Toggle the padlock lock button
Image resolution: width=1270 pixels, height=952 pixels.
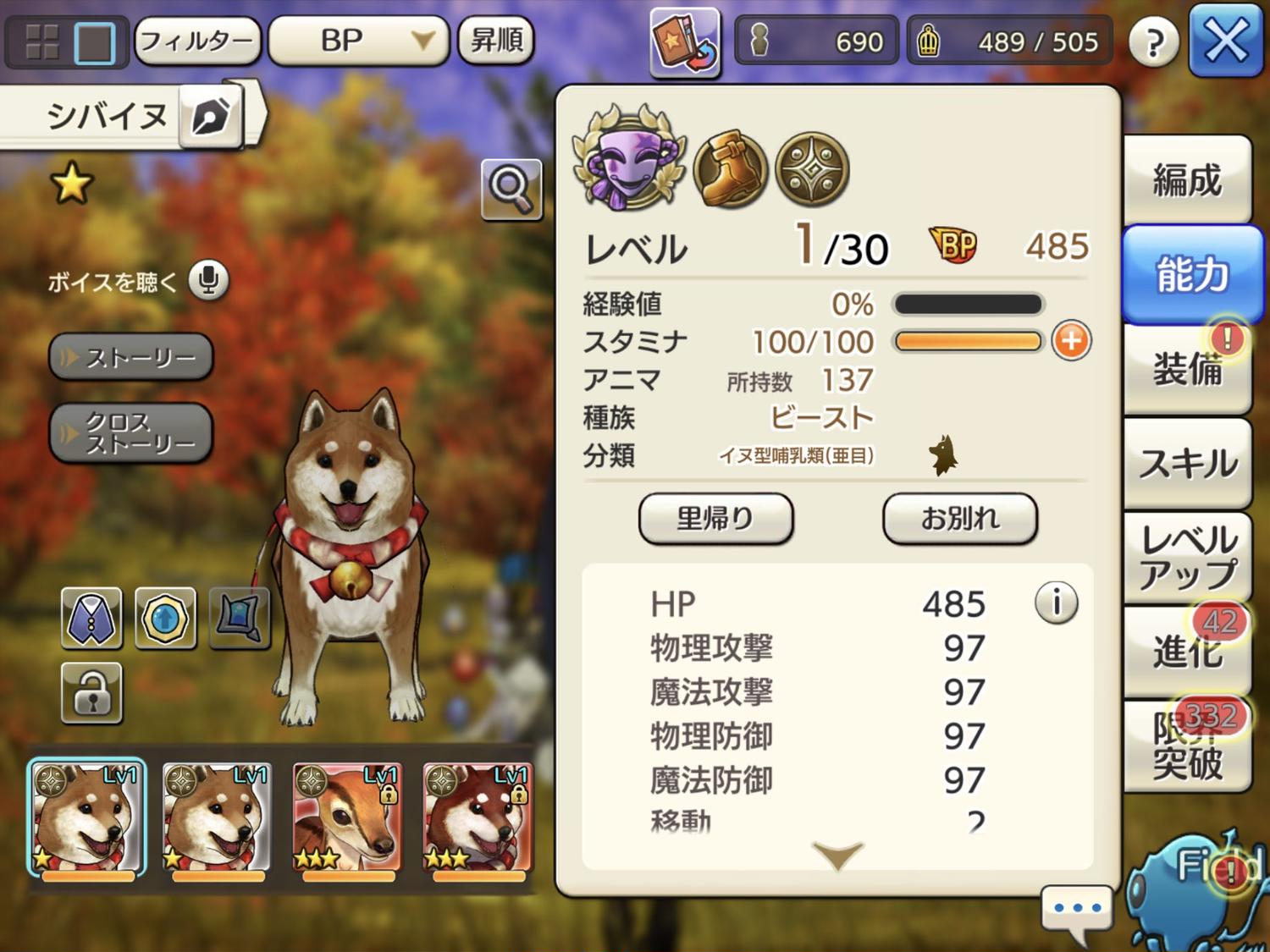(x=91, y=693)
